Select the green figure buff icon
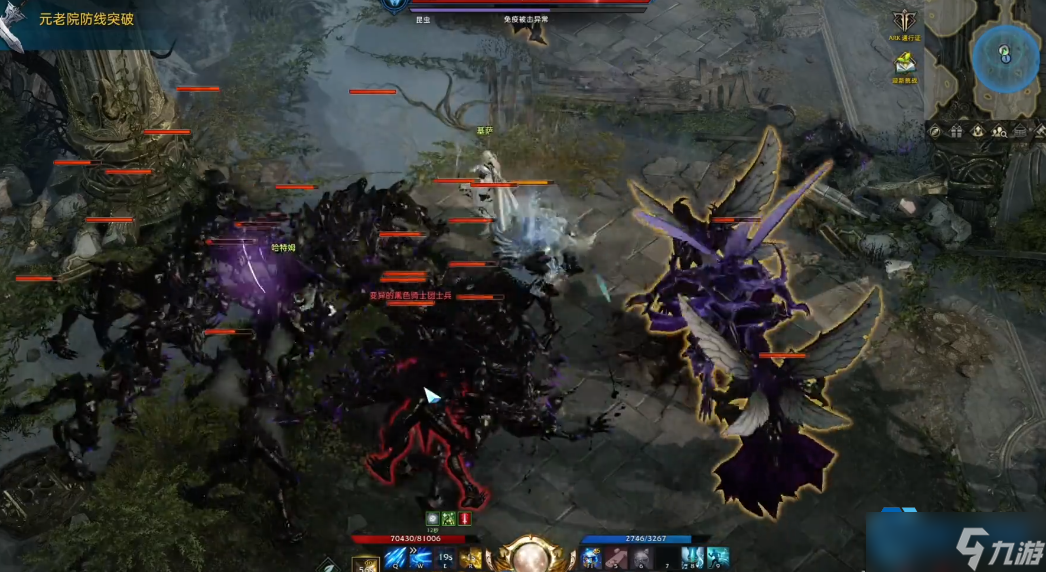 tap(449, 518)
